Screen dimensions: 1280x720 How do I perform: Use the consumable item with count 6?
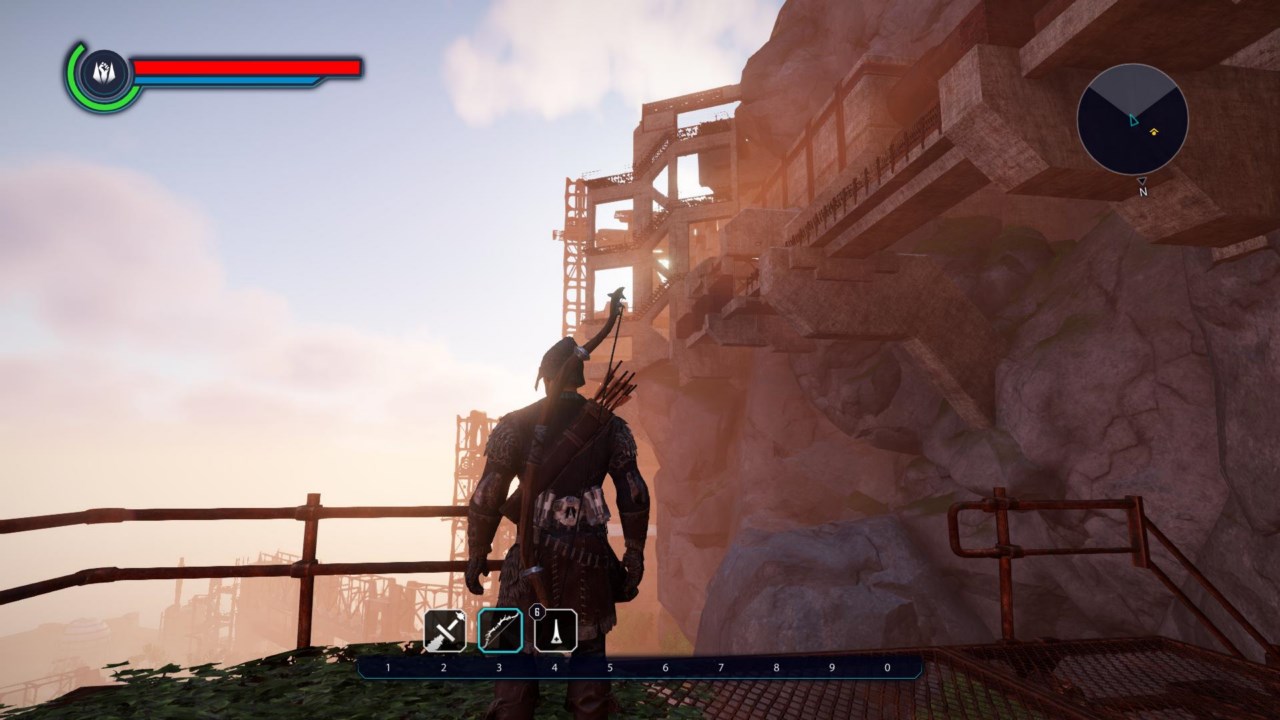(555, 630)
